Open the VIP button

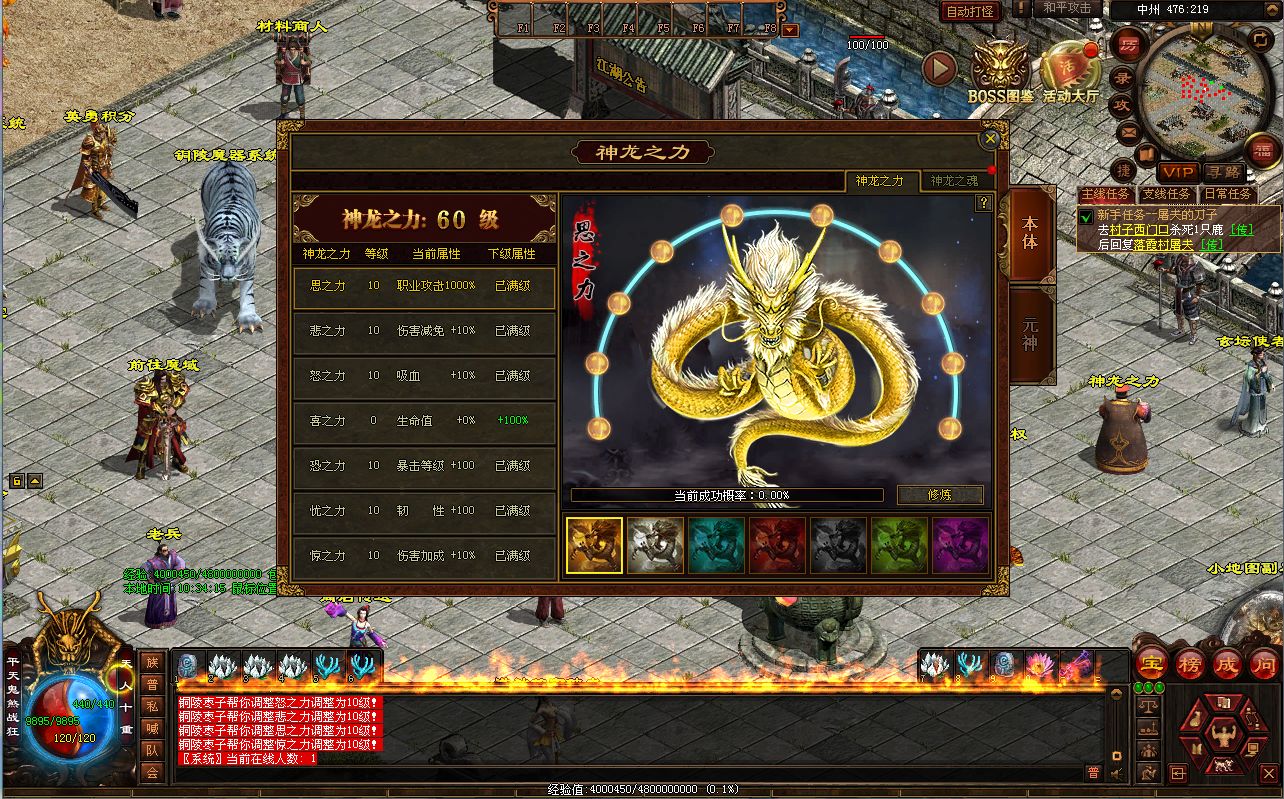(x=1177, y=173)
